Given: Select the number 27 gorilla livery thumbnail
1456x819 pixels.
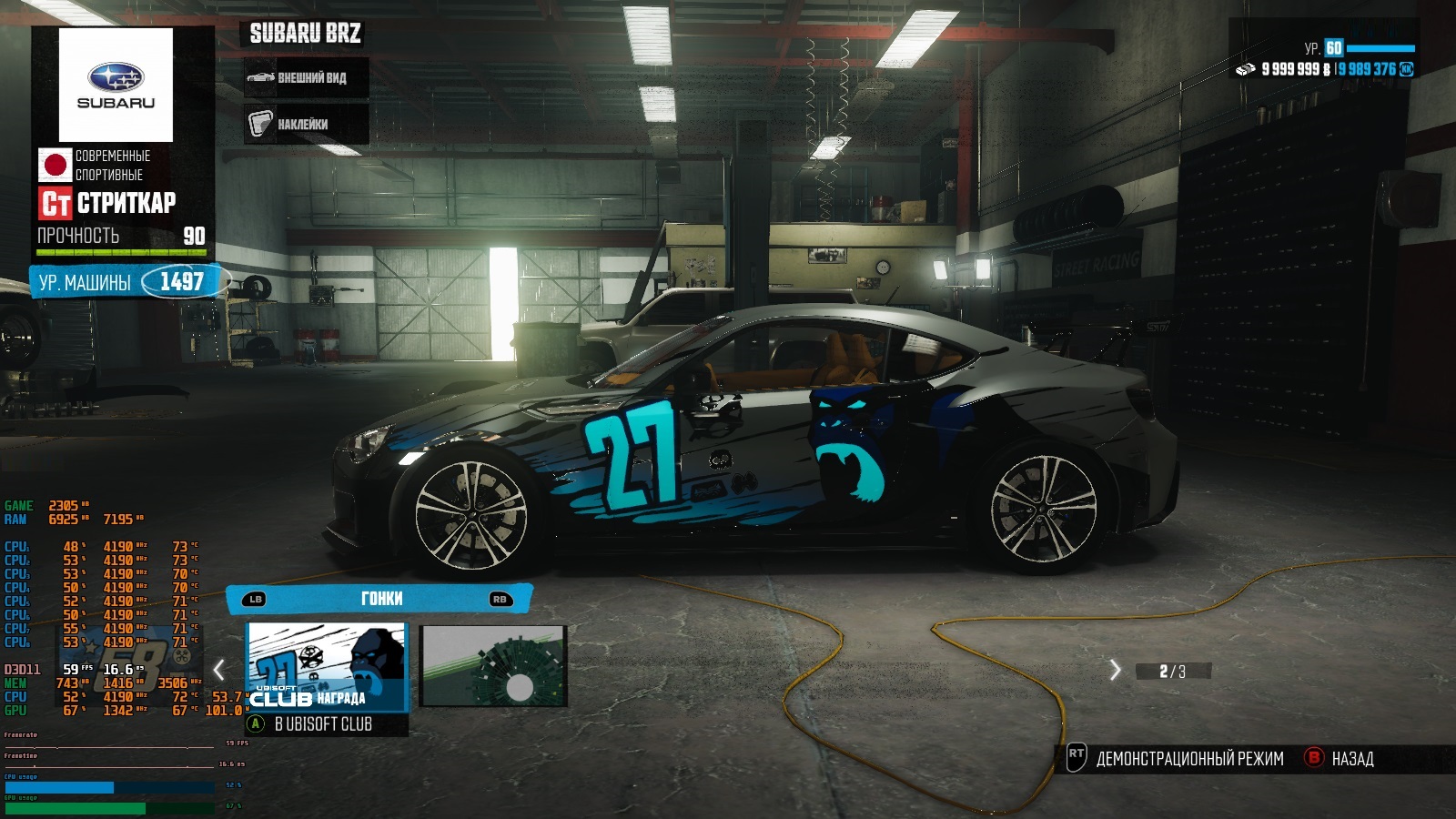Looking at the screenshot, I should click(327, 666).
